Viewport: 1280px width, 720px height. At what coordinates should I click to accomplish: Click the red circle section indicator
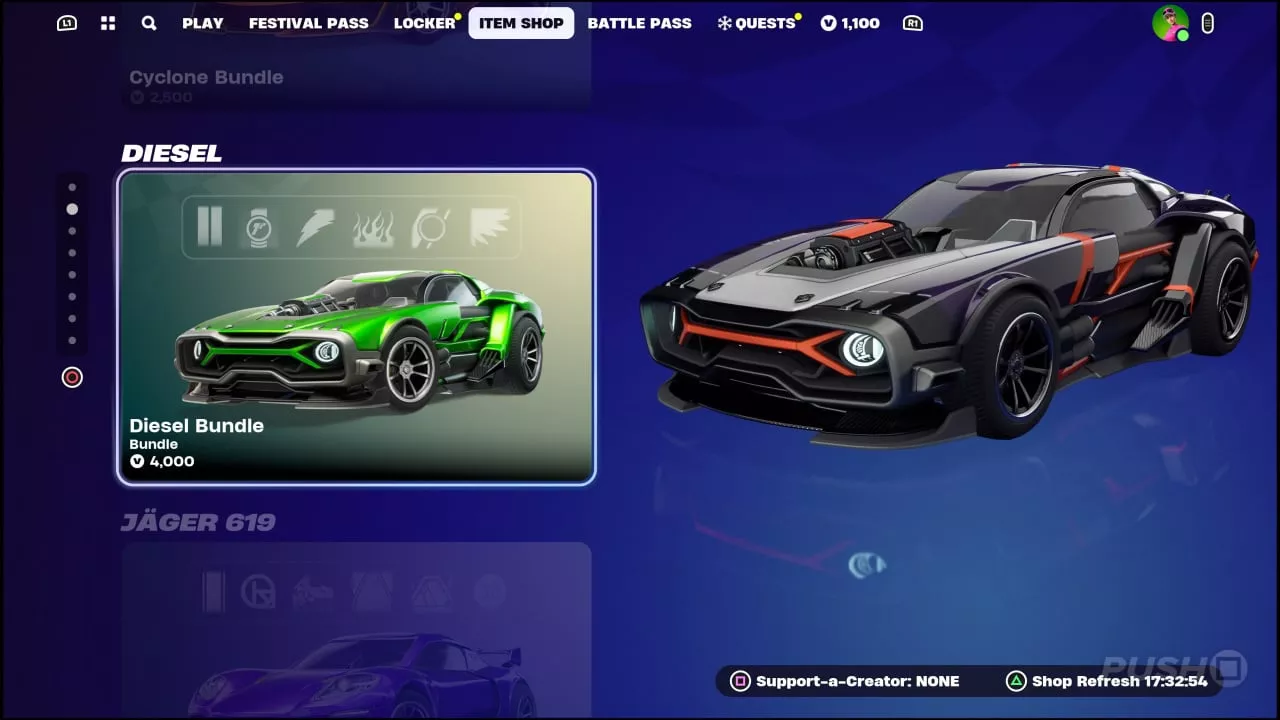click(72, 377)
